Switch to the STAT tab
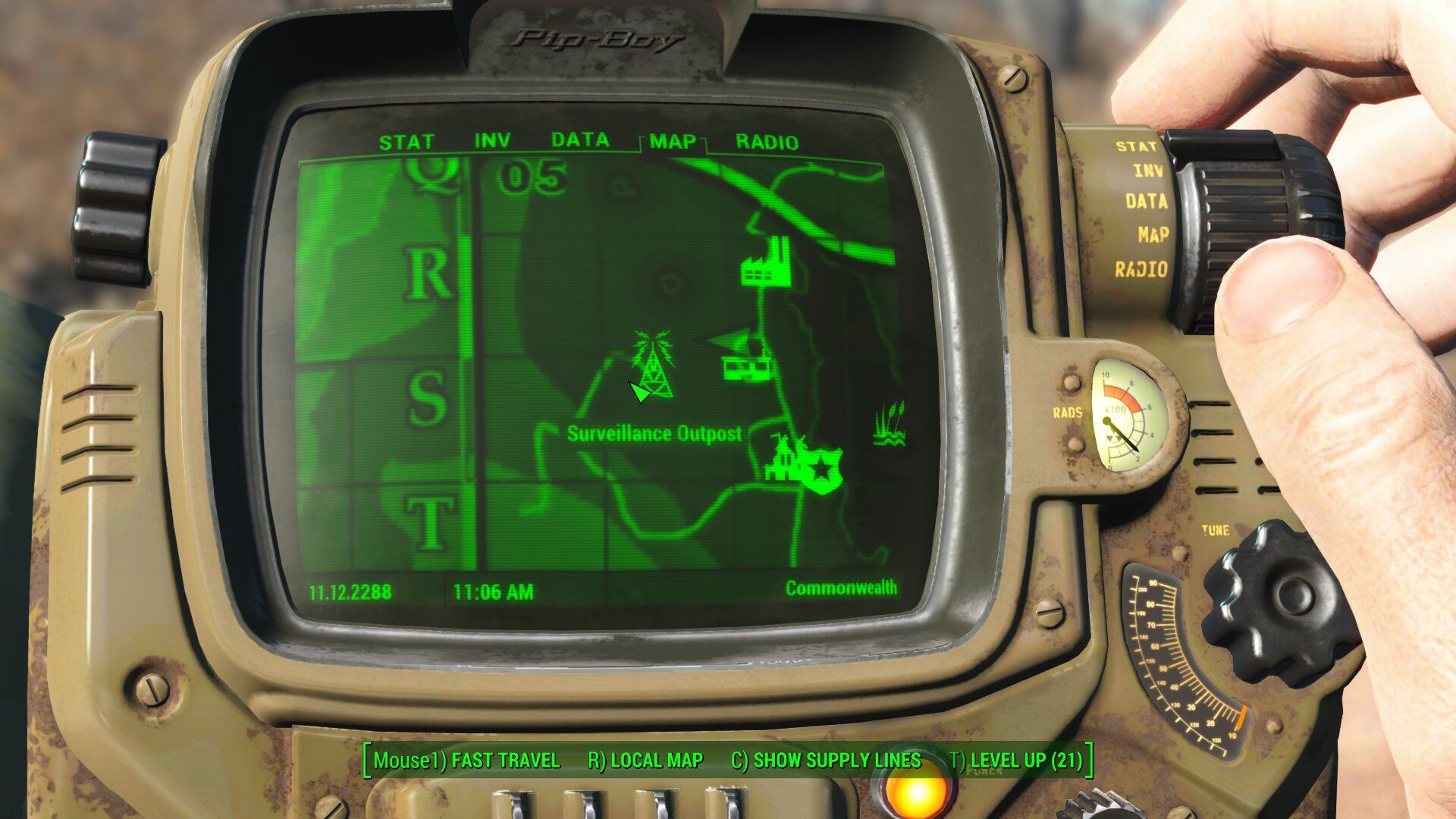The height and width of the screenshot is (819, 1456). click(406, 143)
